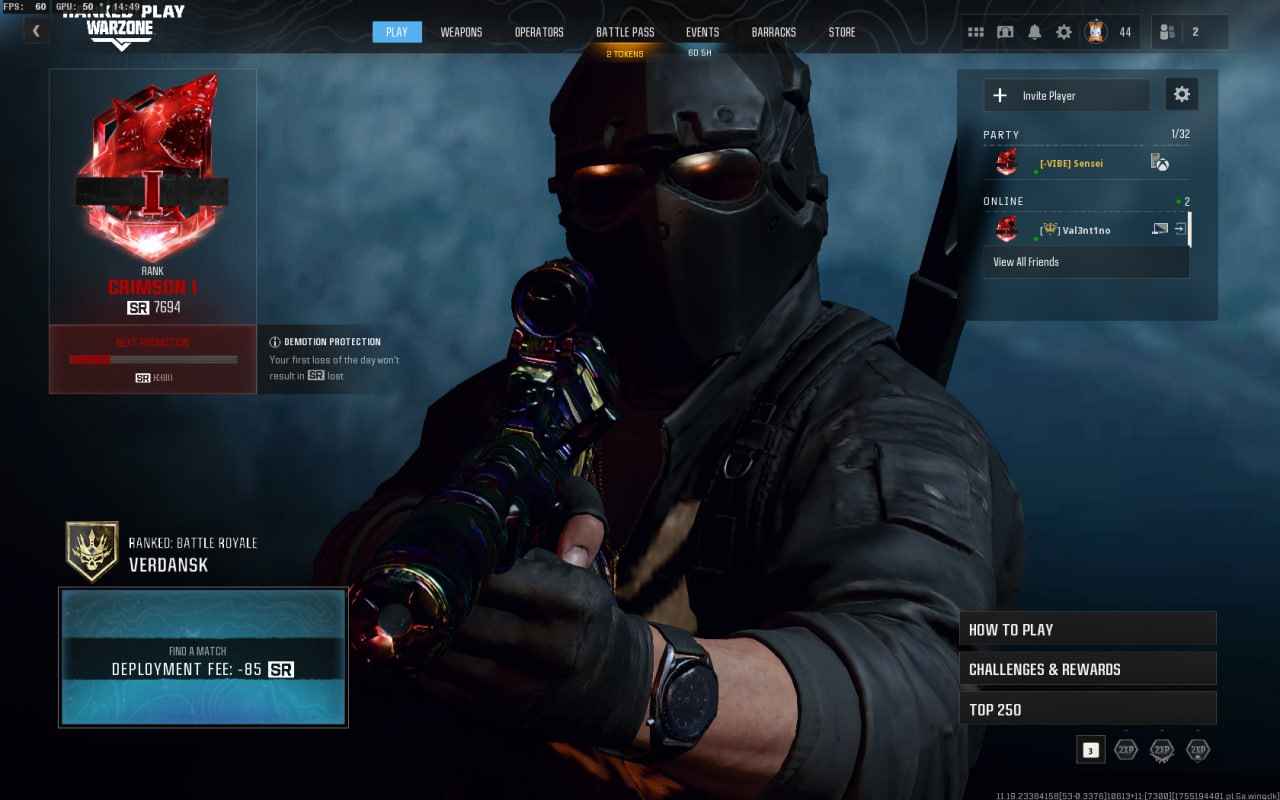Click the back chevron near Warzone logo
This screenshot has height=800, width=1280.
pyautogui.click(x=36, y=30)
